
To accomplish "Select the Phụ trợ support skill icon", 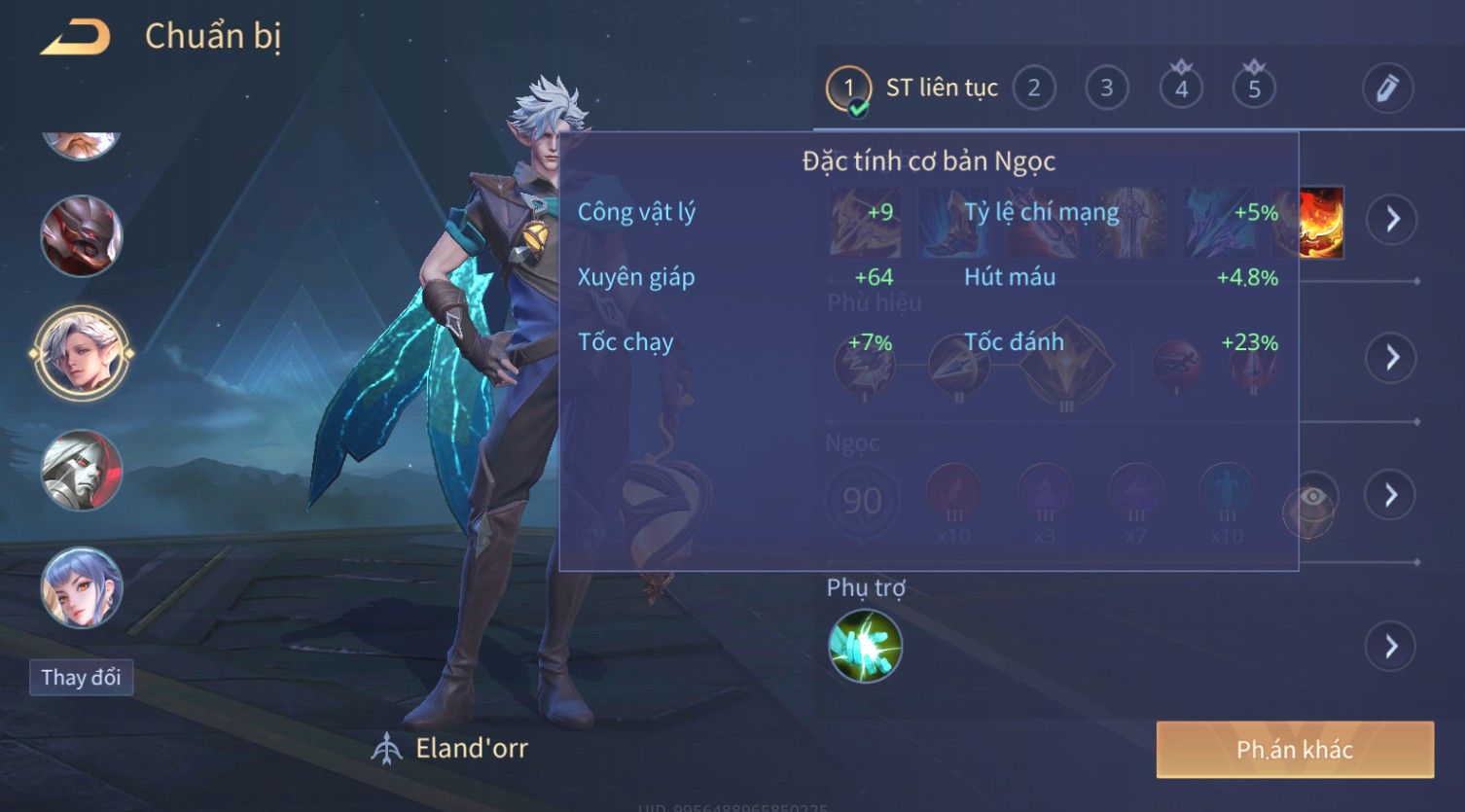I will point(865,646).
